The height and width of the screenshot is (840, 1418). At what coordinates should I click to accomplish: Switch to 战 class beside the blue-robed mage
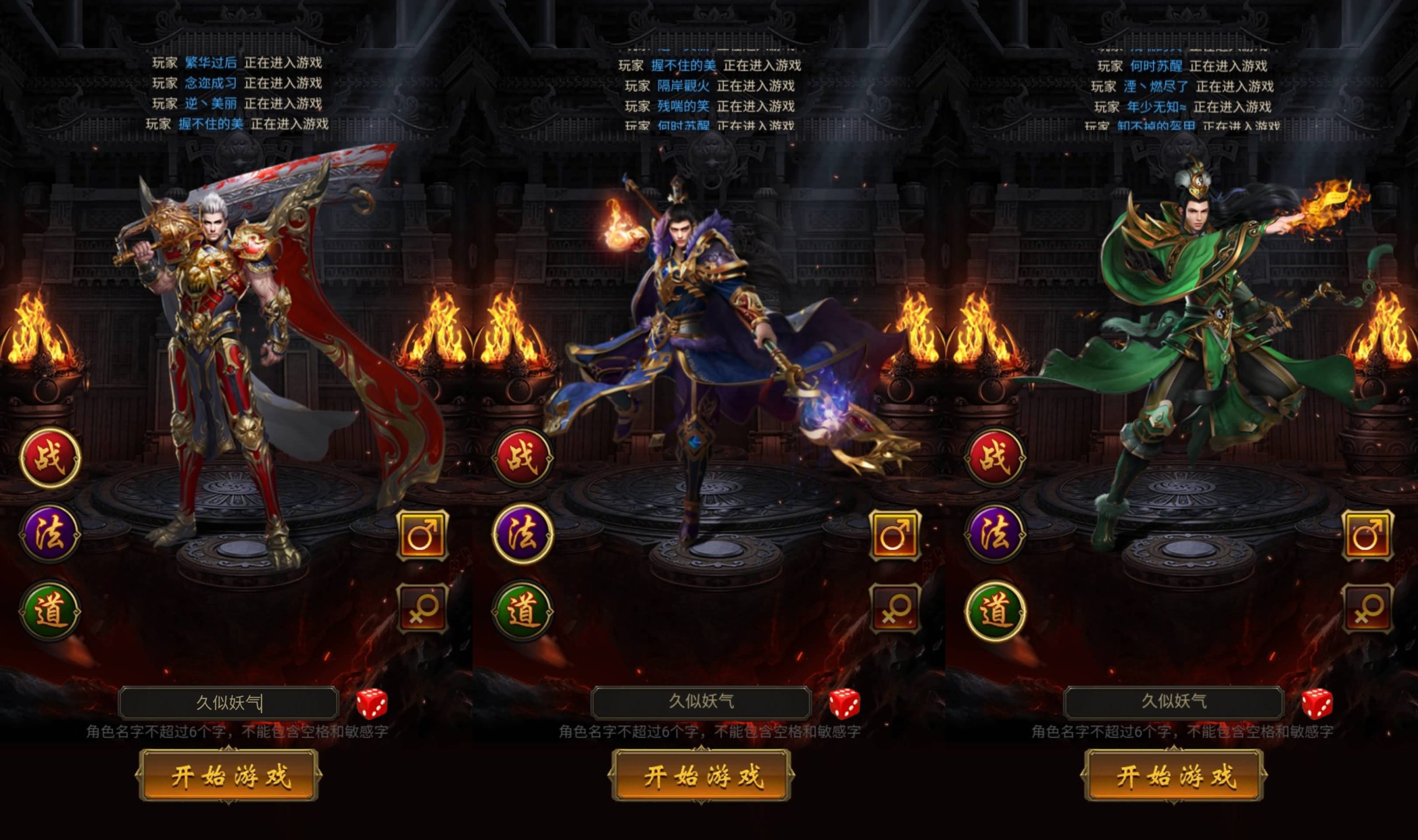522,458
